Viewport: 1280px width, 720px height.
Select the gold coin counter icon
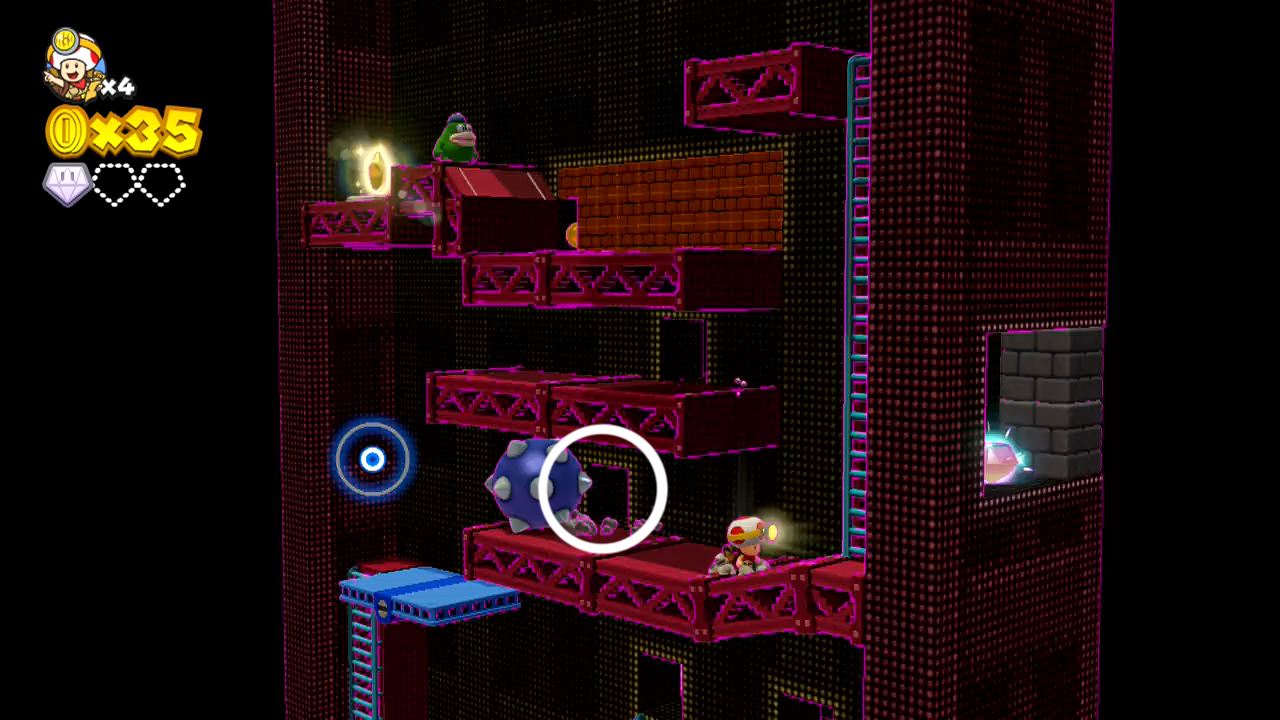pyautogui.click(x=65, y=130)
